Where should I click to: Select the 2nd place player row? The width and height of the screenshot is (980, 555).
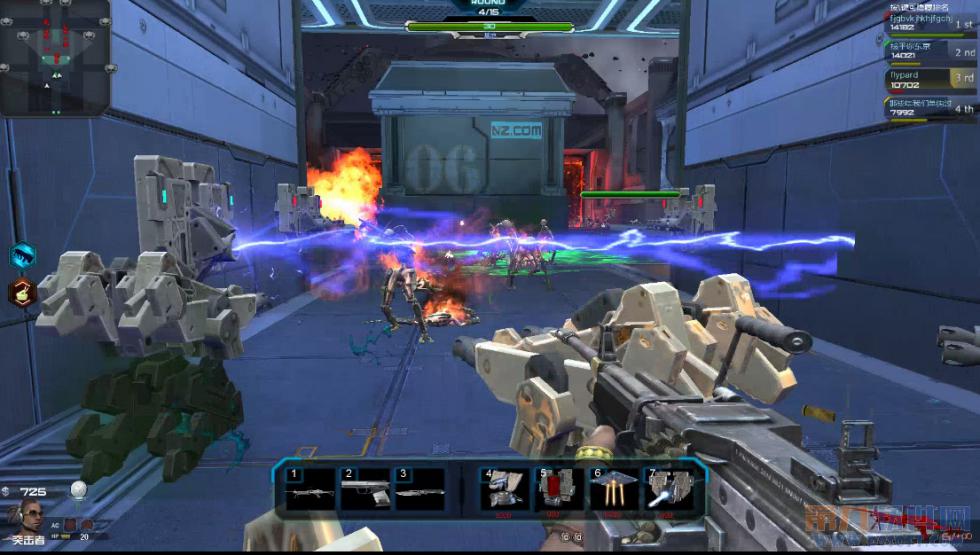931,52
